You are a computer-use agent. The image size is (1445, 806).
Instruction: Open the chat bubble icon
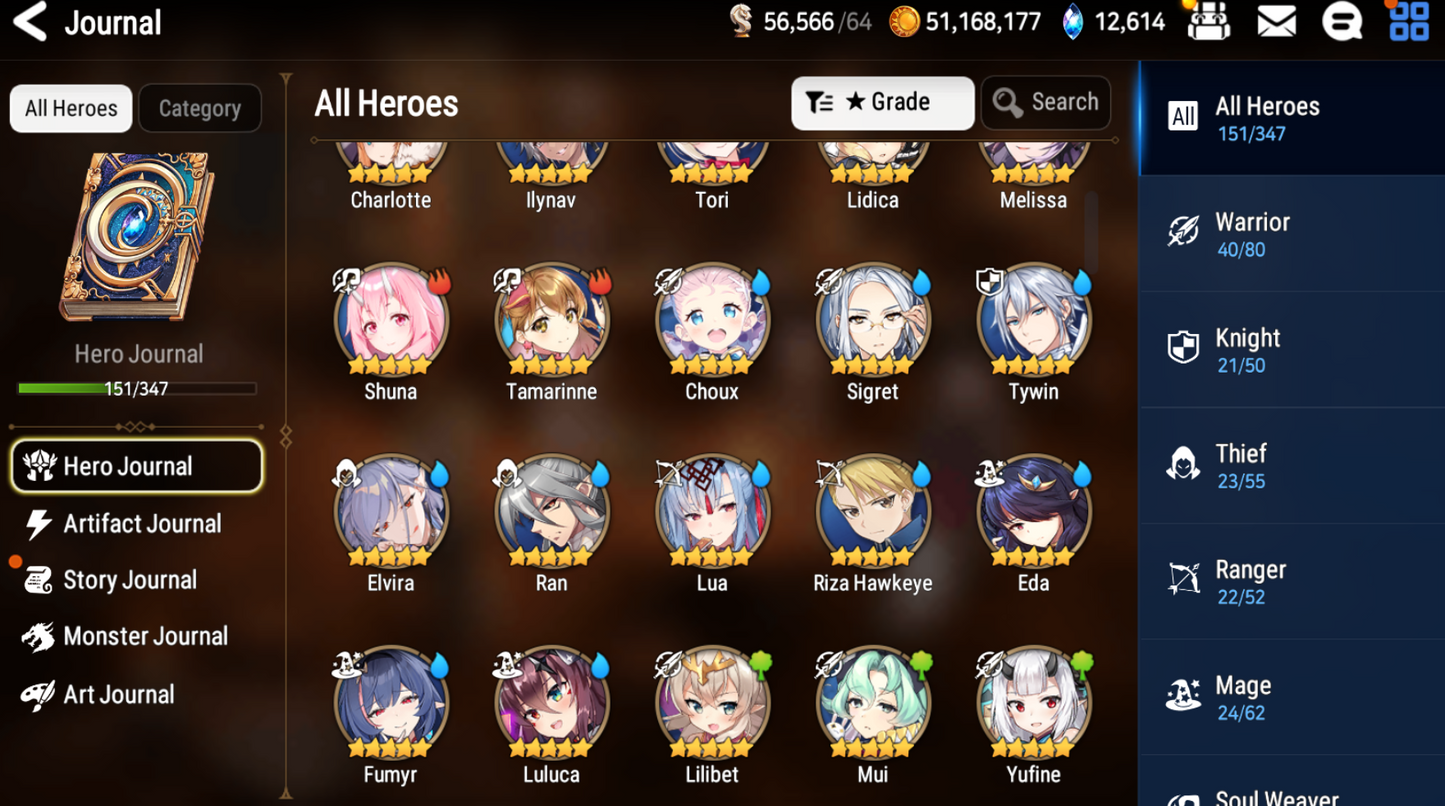pos(1341,22)
